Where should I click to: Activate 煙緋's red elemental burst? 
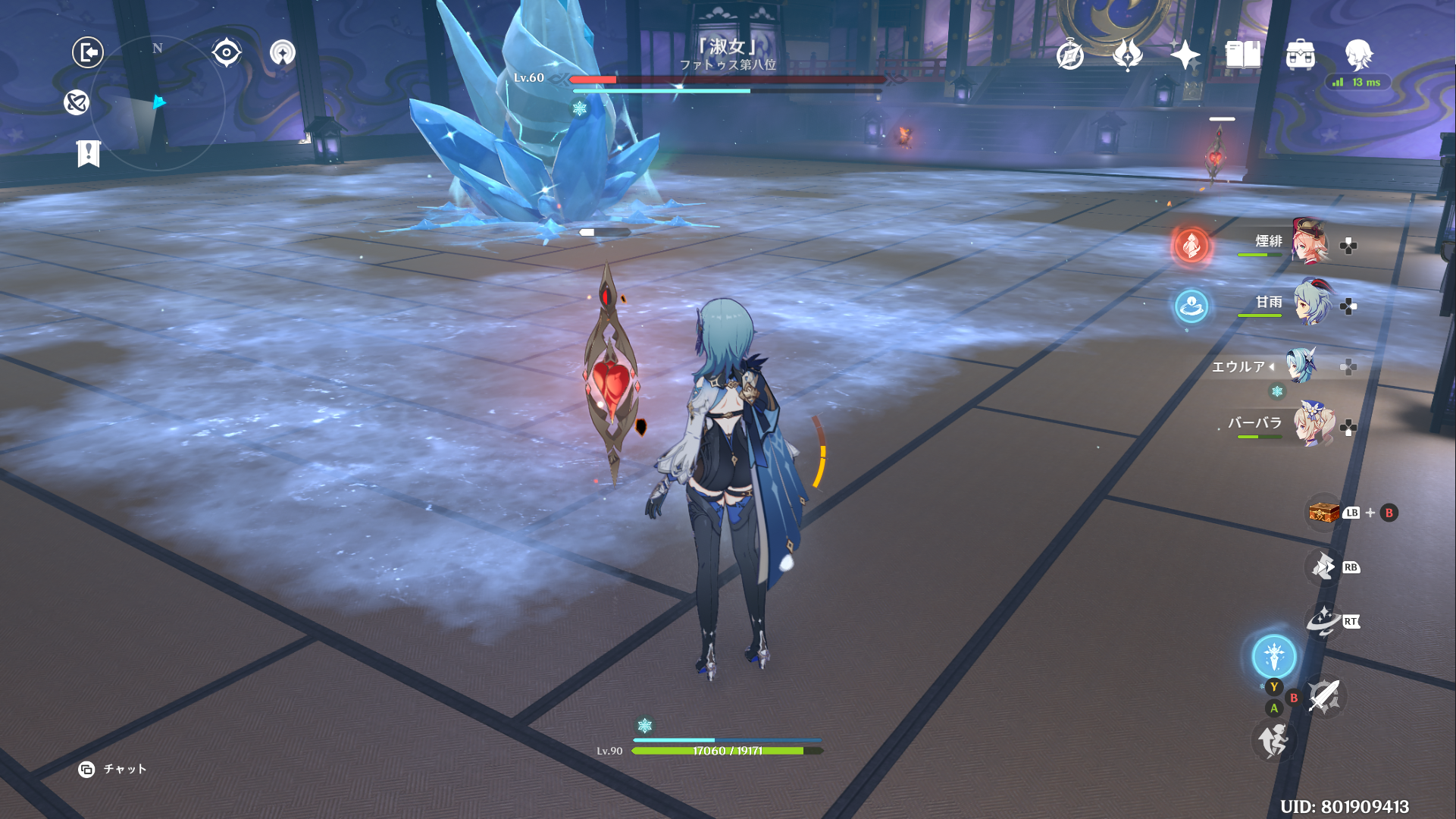1191,245
